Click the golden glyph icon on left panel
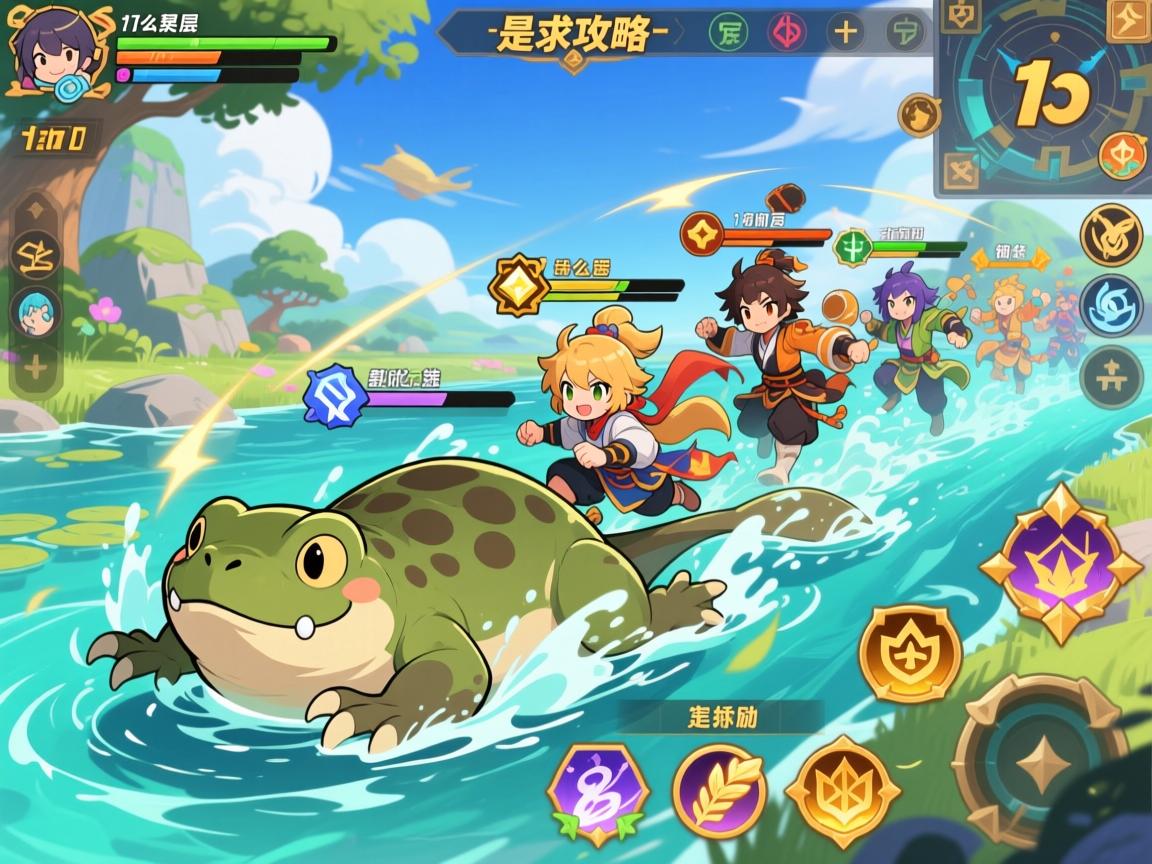The height and width of the screenshot is (864, 1152). [x=35, y=259]
